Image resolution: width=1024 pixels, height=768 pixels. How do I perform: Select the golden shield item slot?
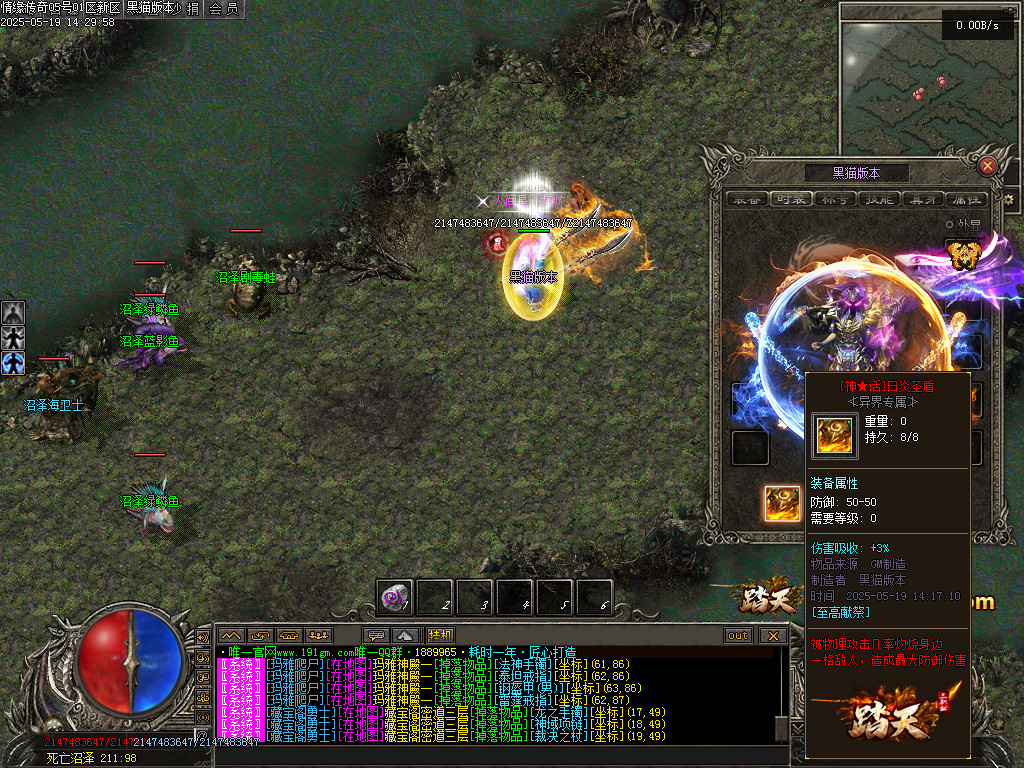coord(782,503)
